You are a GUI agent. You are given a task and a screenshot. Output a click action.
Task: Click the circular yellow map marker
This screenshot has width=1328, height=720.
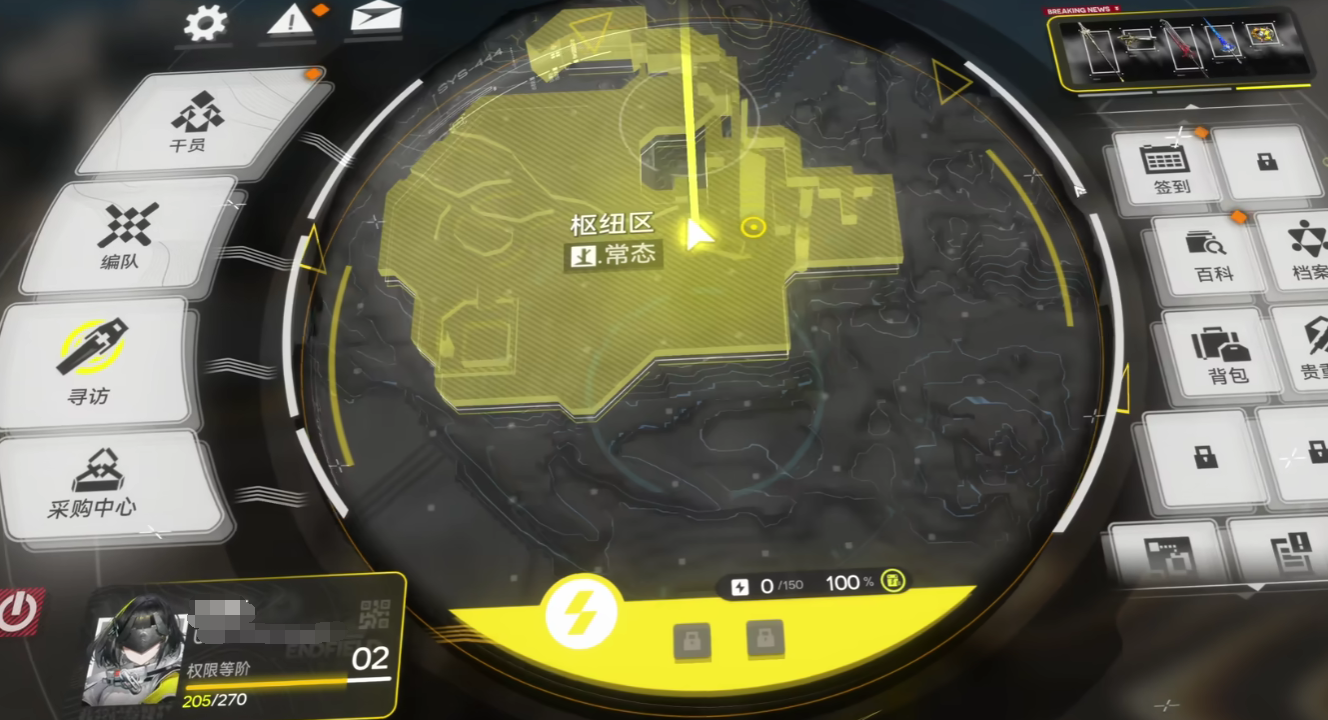click(753, 228)
